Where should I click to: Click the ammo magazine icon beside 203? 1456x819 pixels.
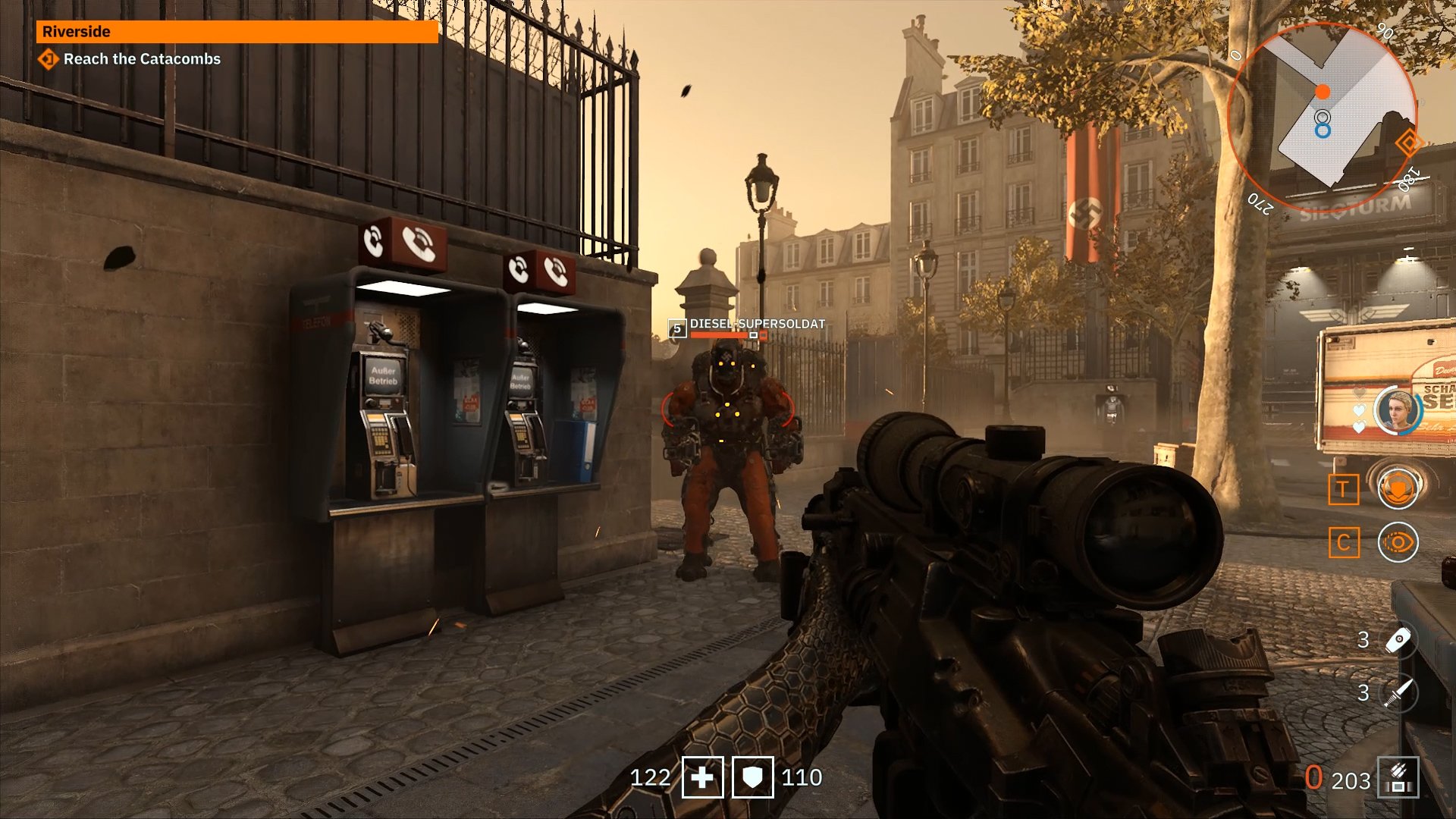pyautogui.click(x=1399, y=777)
